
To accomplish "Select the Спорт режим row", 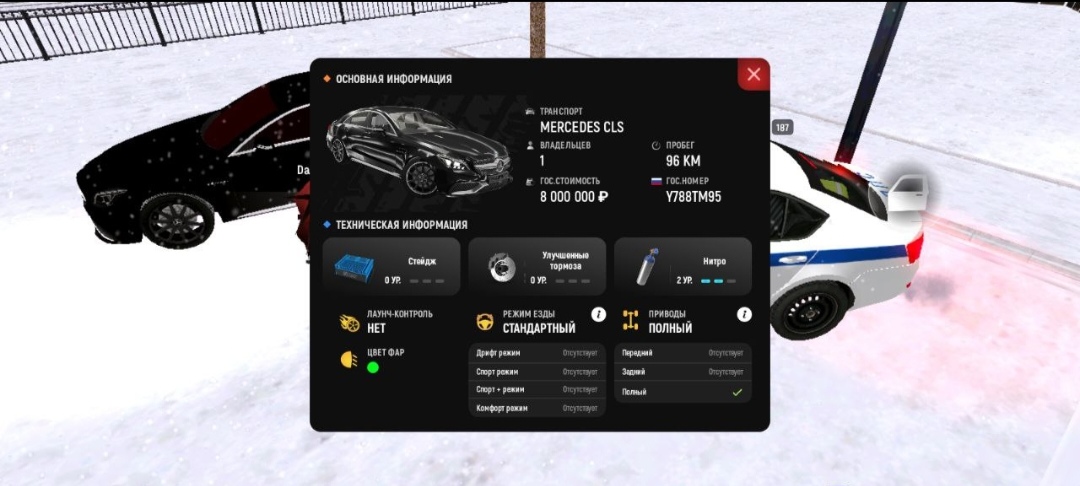I will point(537,371).
